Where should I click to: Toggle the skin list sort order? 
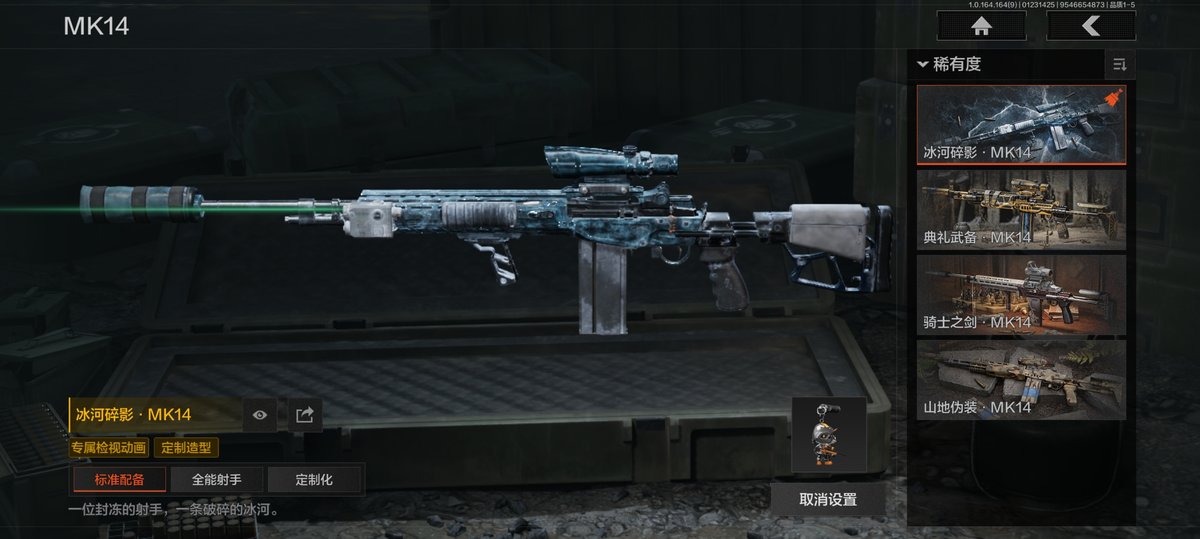pos(1119,65)
